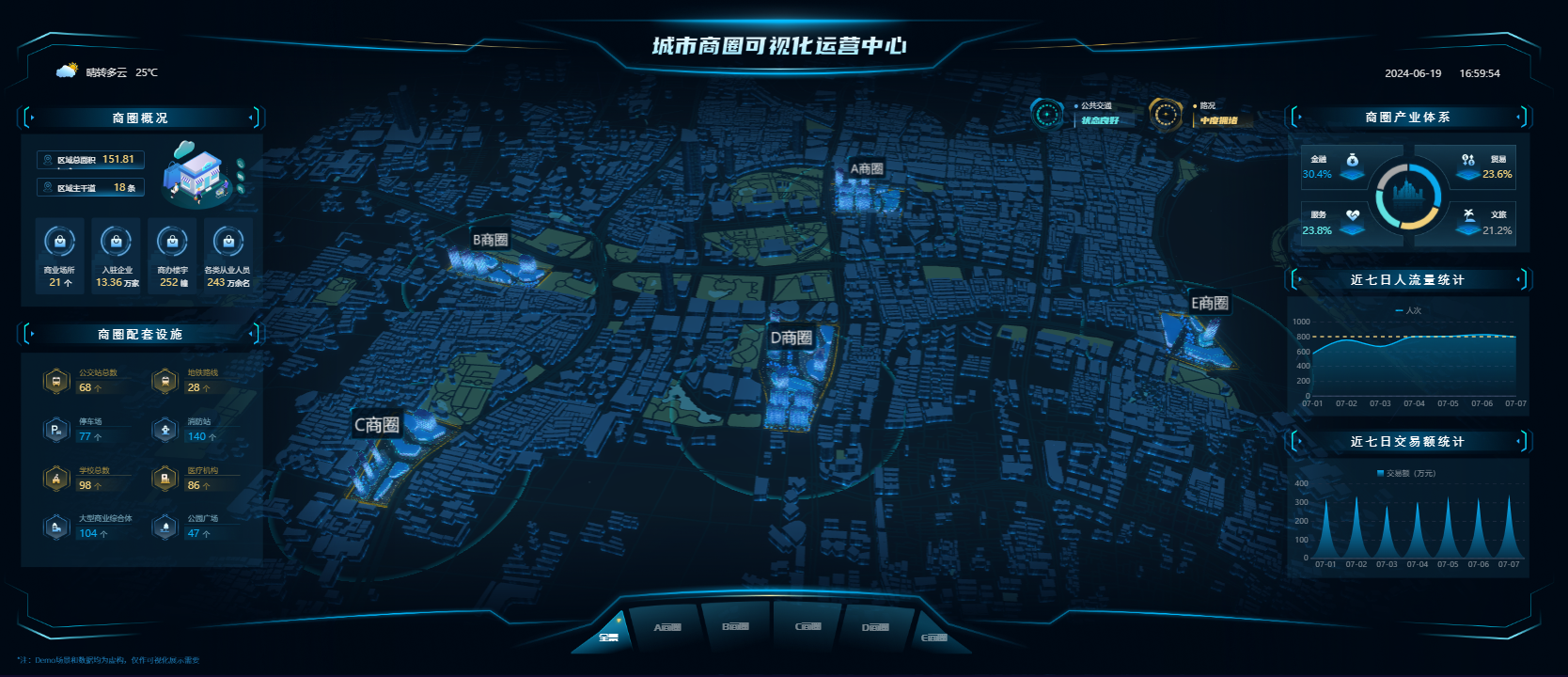
Task: Click the 停车场 parking icon in 商圈配套设施
Action: 56,429
